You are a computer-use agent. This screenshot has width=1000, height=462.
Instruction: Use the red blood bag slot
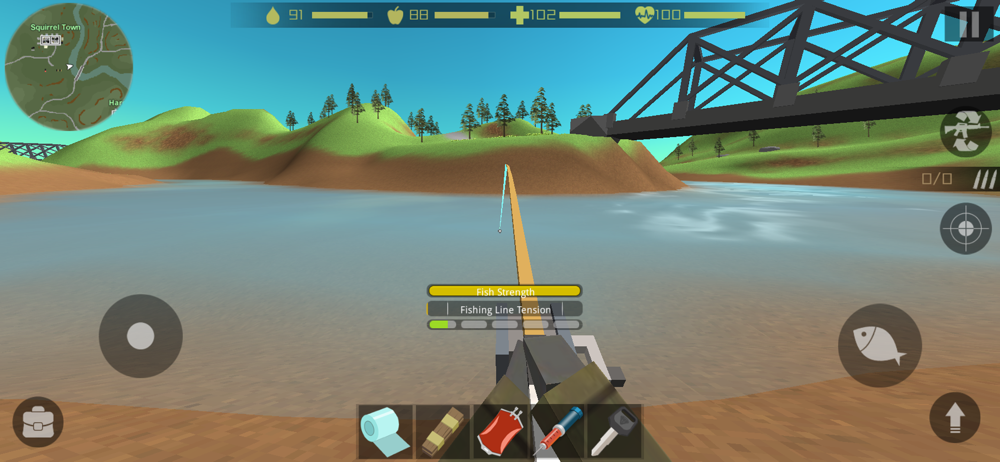pos(500,431)
